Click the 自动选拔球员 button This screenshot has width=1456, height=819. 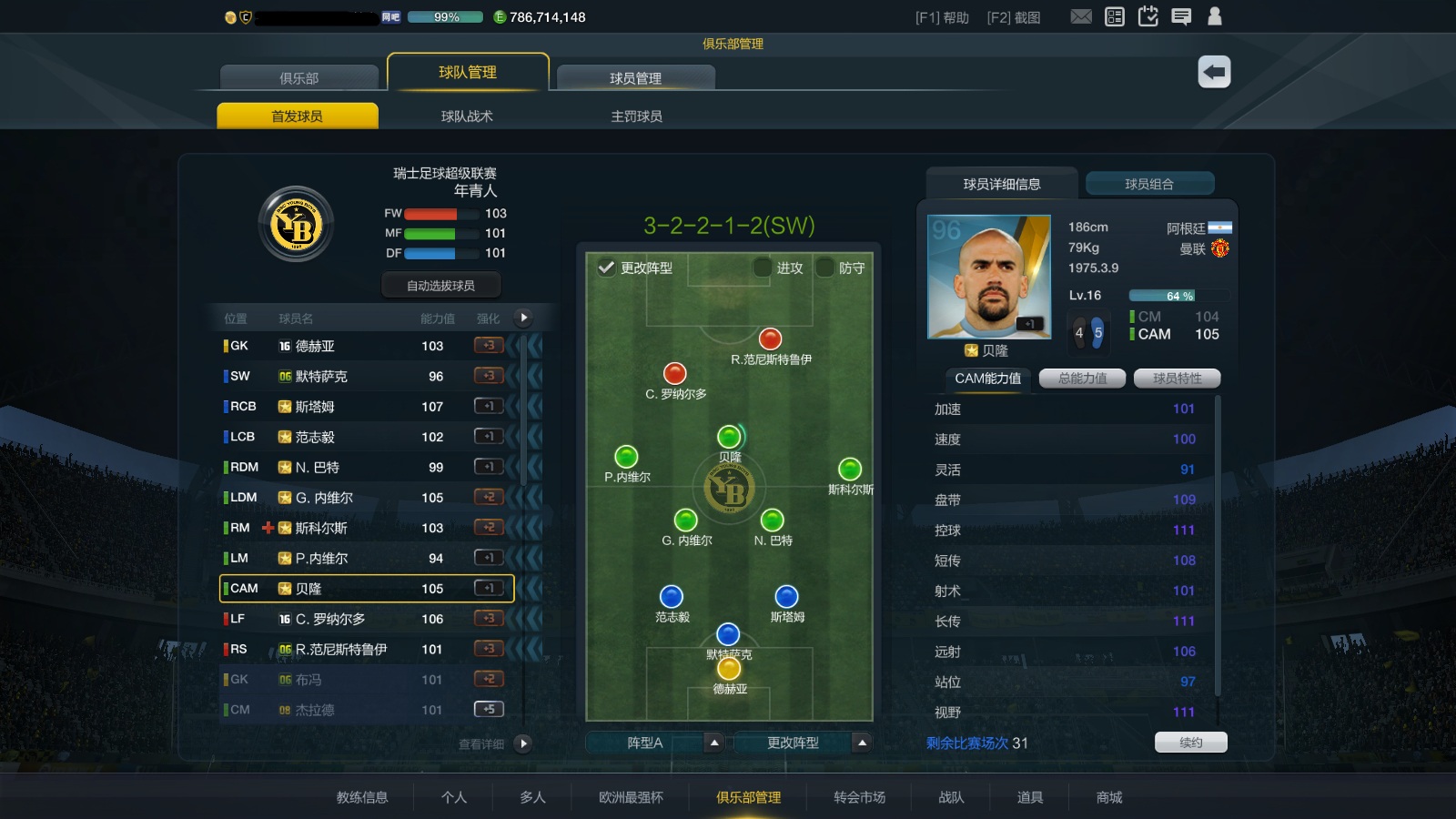[x=440, y=285]
